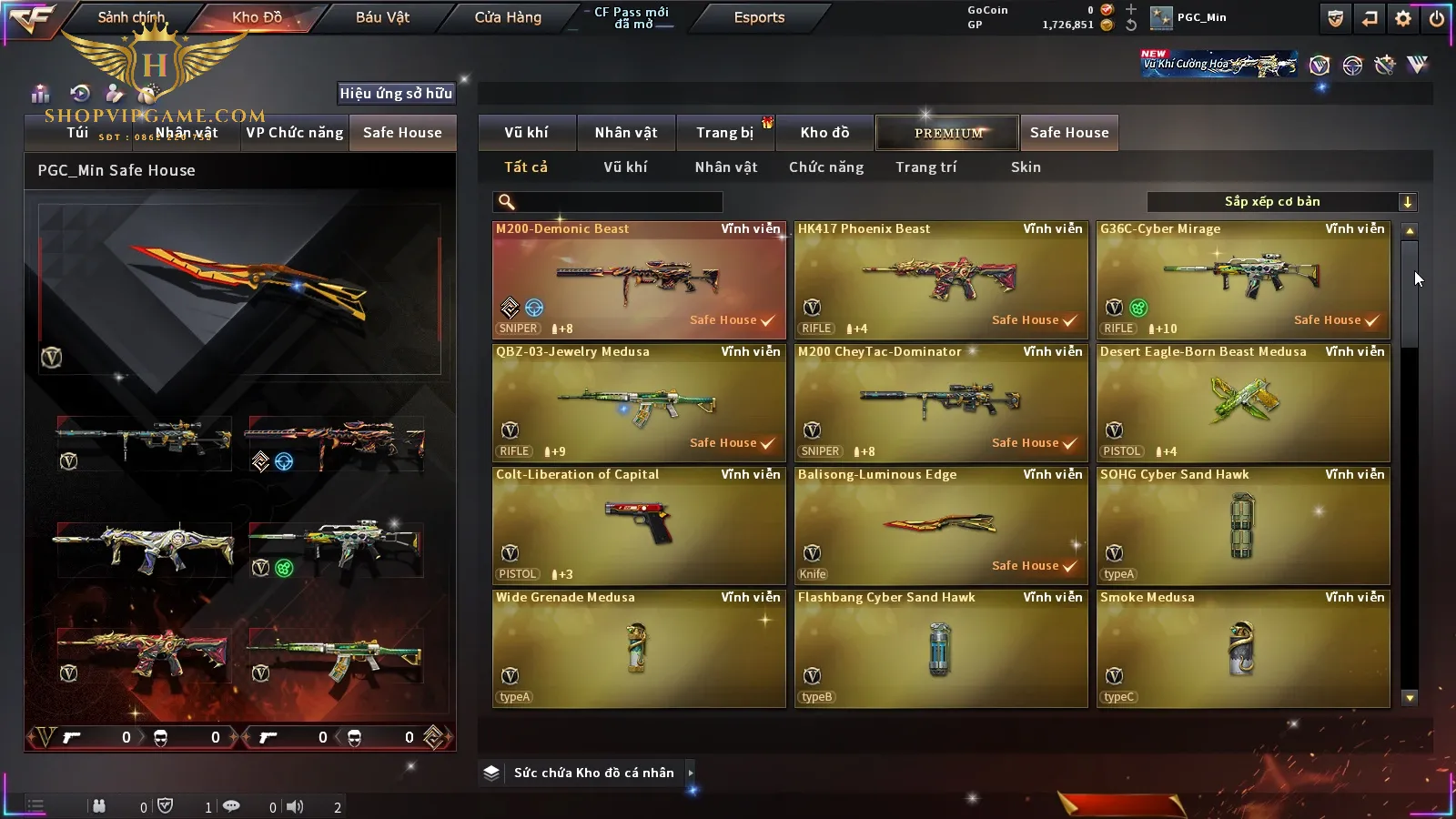The height and width of the screenshot is (819, 1456).
Task: Open the Esports section
Action: click(x=759, y=17)
